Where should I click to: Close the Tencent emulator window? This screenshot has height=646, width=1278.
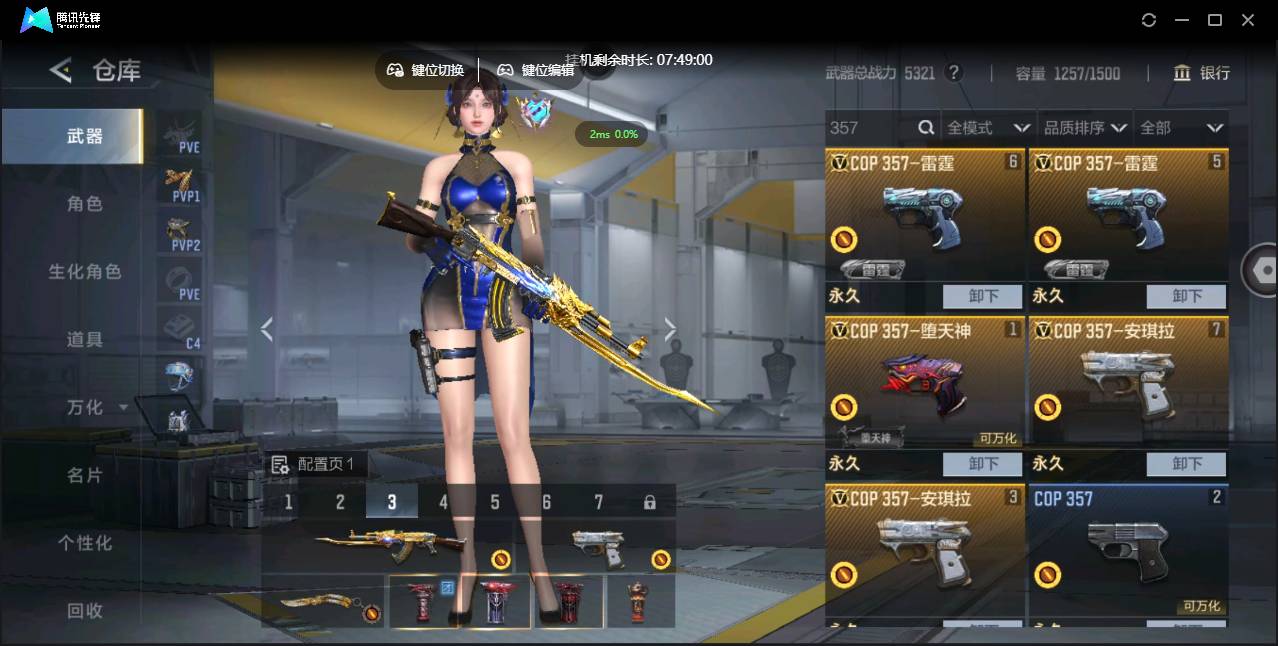tap(1248, 20)
